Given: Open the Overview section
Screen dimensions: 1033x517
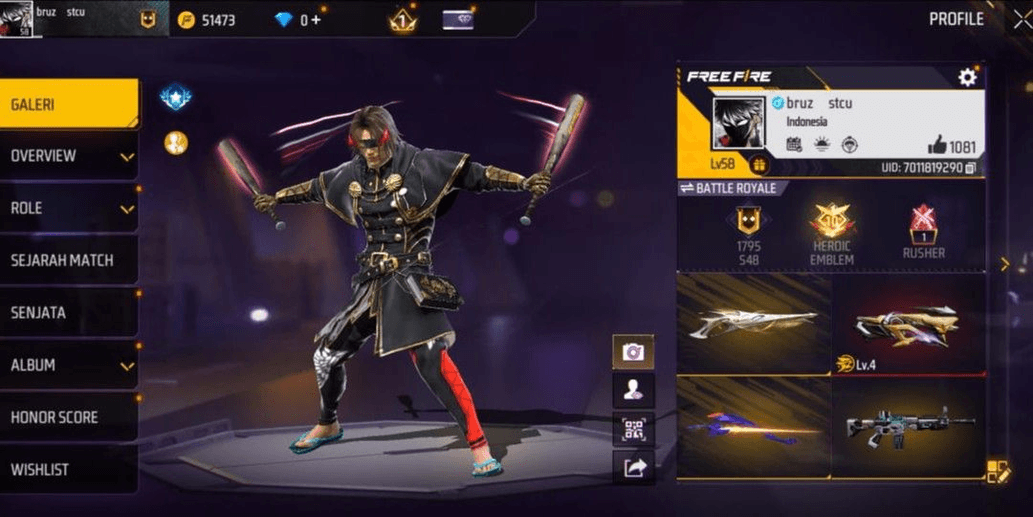Looking at the screenshot, I should pos(68,156).
